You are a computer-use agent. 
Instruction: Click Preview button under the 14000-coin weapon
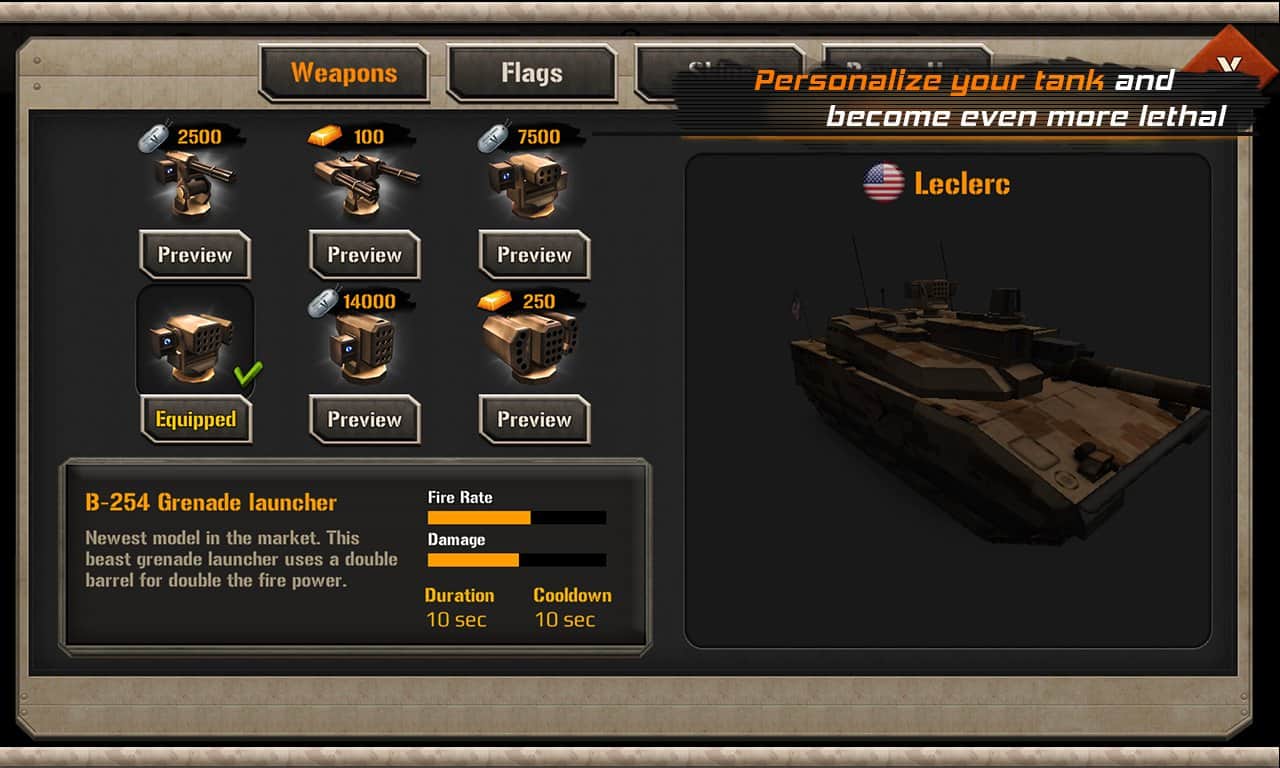click(365, 420)
